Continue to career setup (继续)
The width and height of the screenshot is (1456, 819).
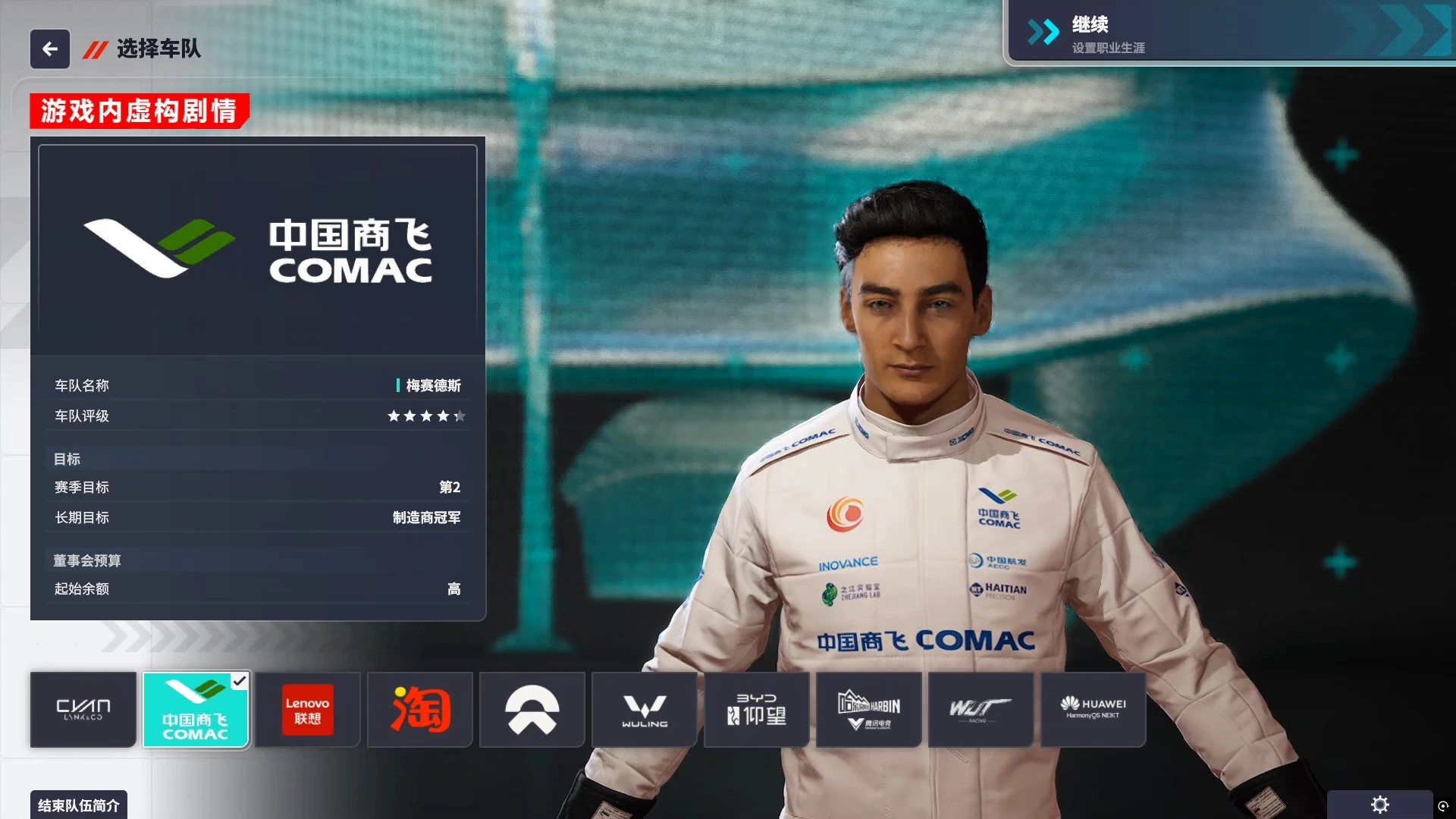(x=1228, y=33)
